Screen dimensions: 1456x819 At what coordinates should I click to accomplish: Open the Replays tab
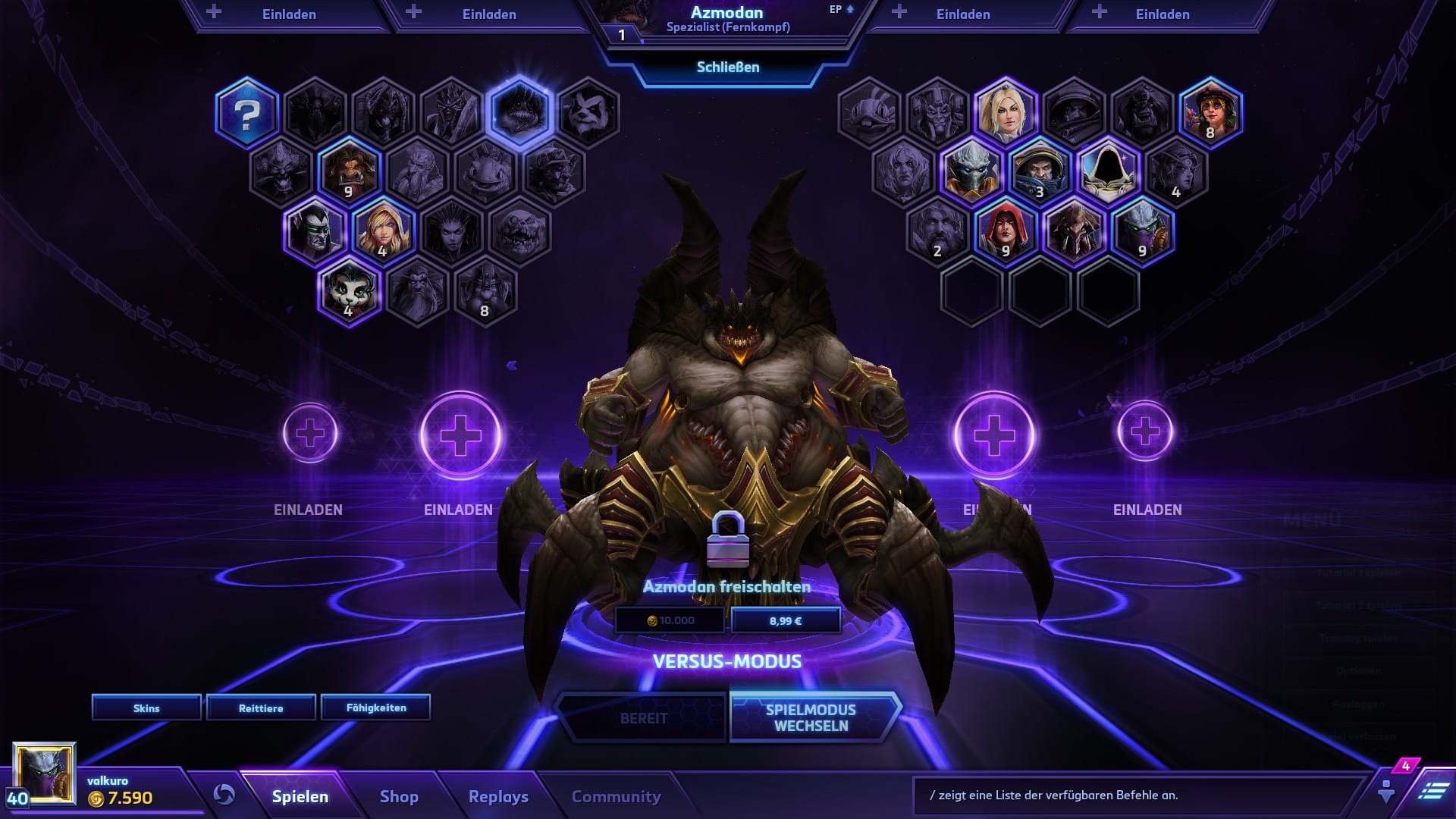point(498,796)
